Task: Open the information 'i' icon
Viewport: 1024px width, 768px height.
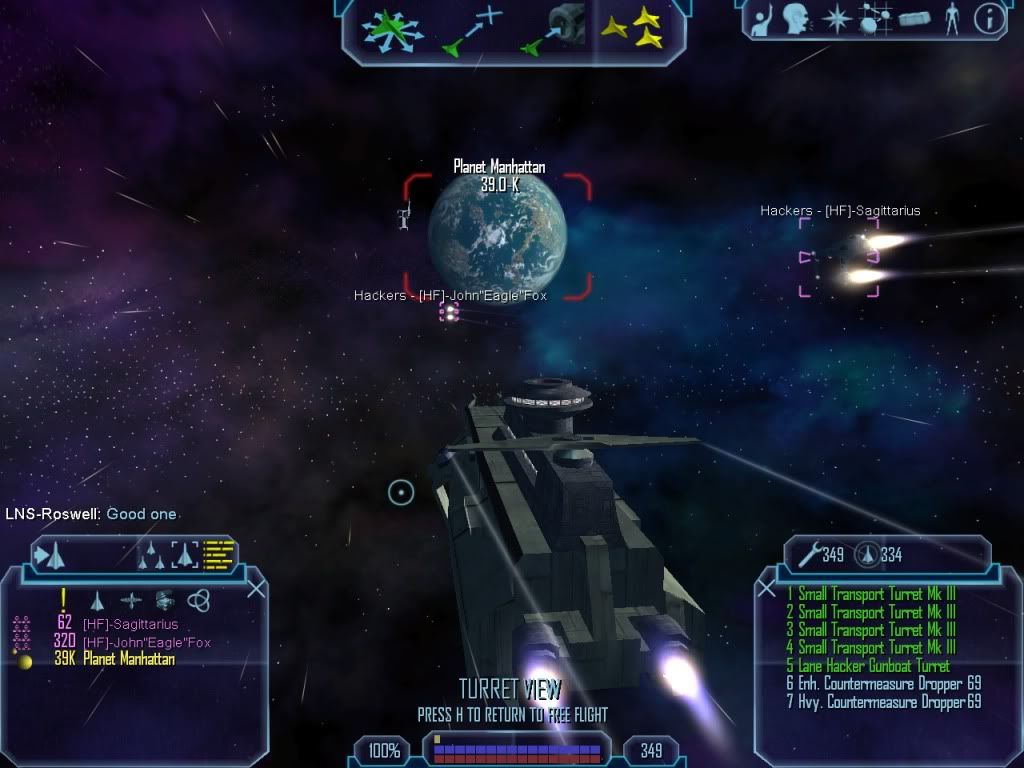Action: tap(989, 17)
